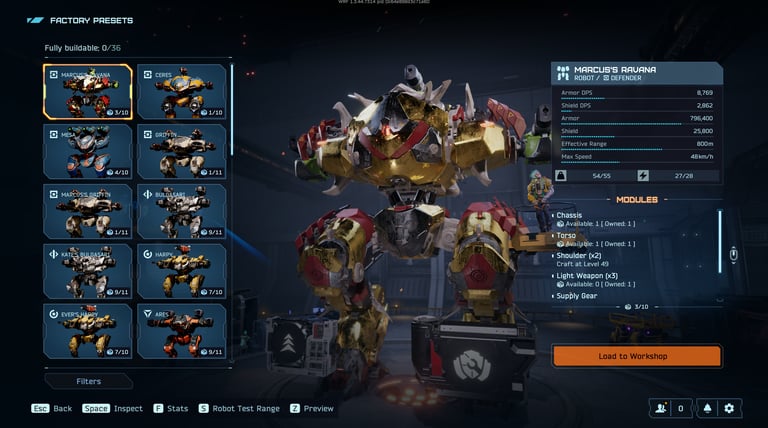Choose the Marcus's Griffin preset
This screenshot has width=768, height=428.
click(x=88, y=212)
